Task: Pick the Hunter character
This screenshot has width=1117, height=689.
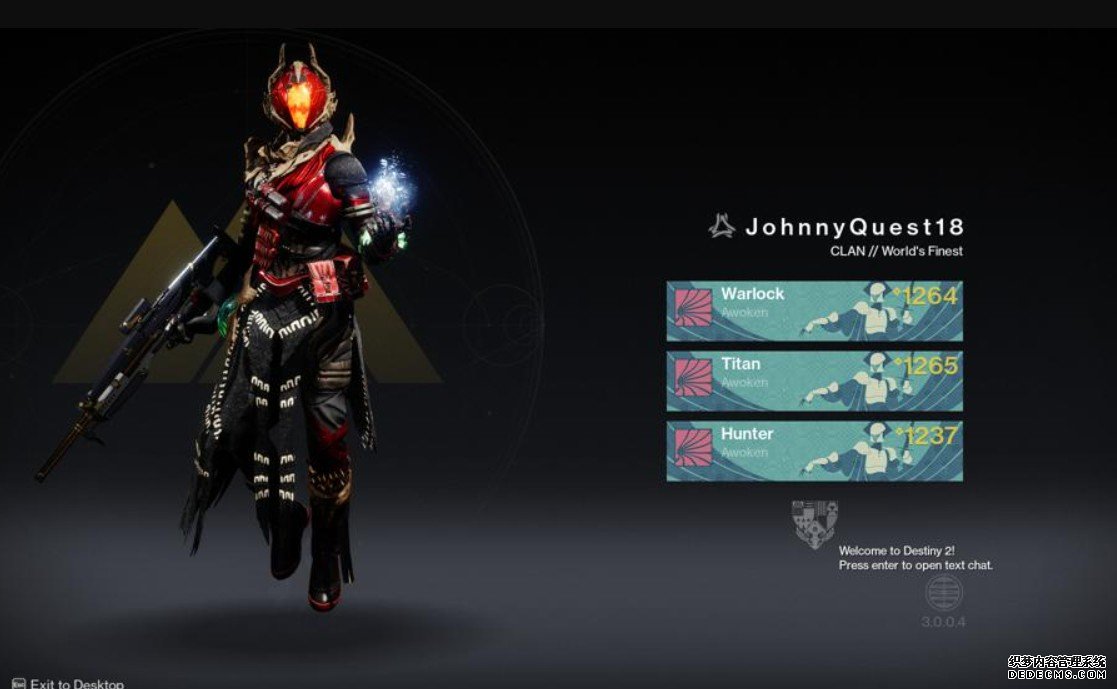Action: tap(814, 451)
